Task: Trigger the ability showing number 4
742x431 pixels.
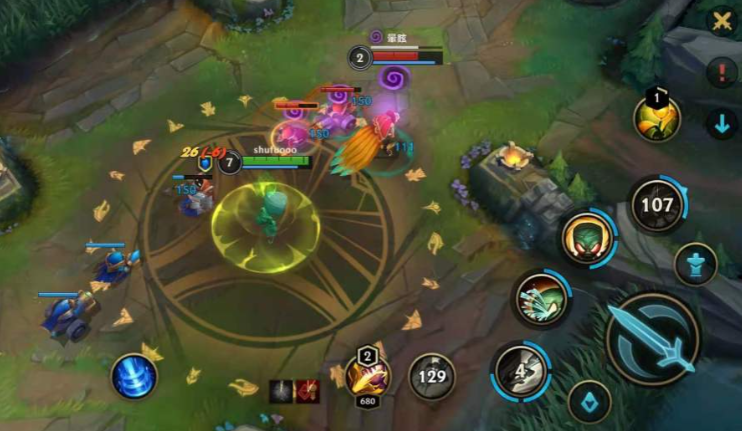Action: [x=520, y=368]
